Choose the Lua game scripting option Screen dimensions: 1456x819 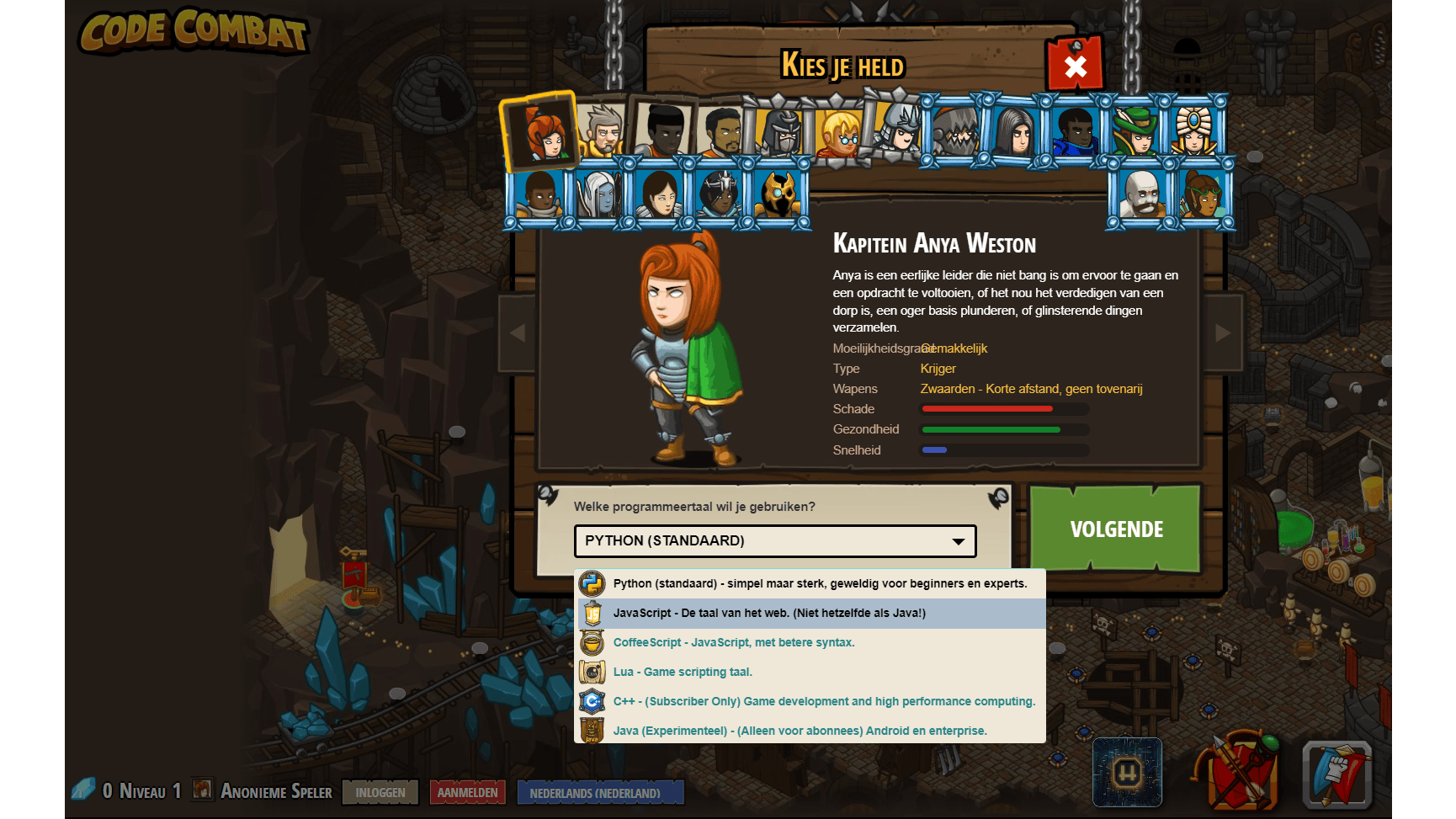[683, 672]
